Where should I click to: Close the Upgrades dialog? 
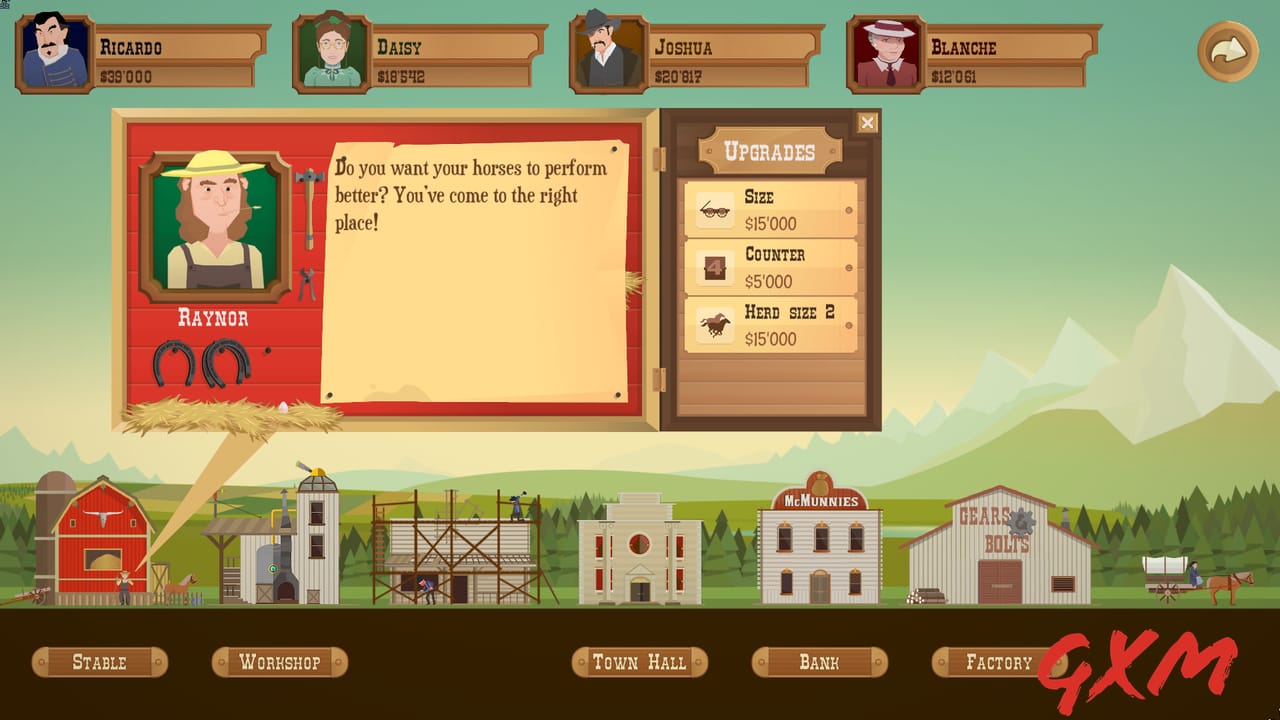click(x=866, y=120)
